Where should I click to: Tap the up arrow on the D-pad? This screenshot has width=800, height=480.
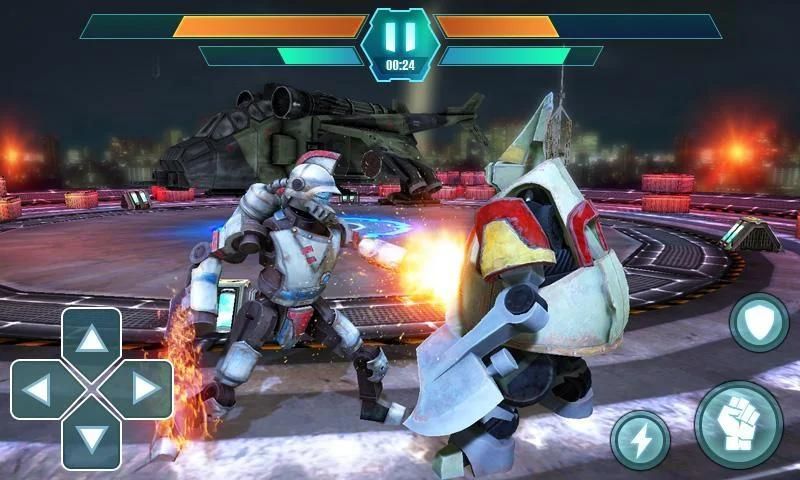pos(92,340)
